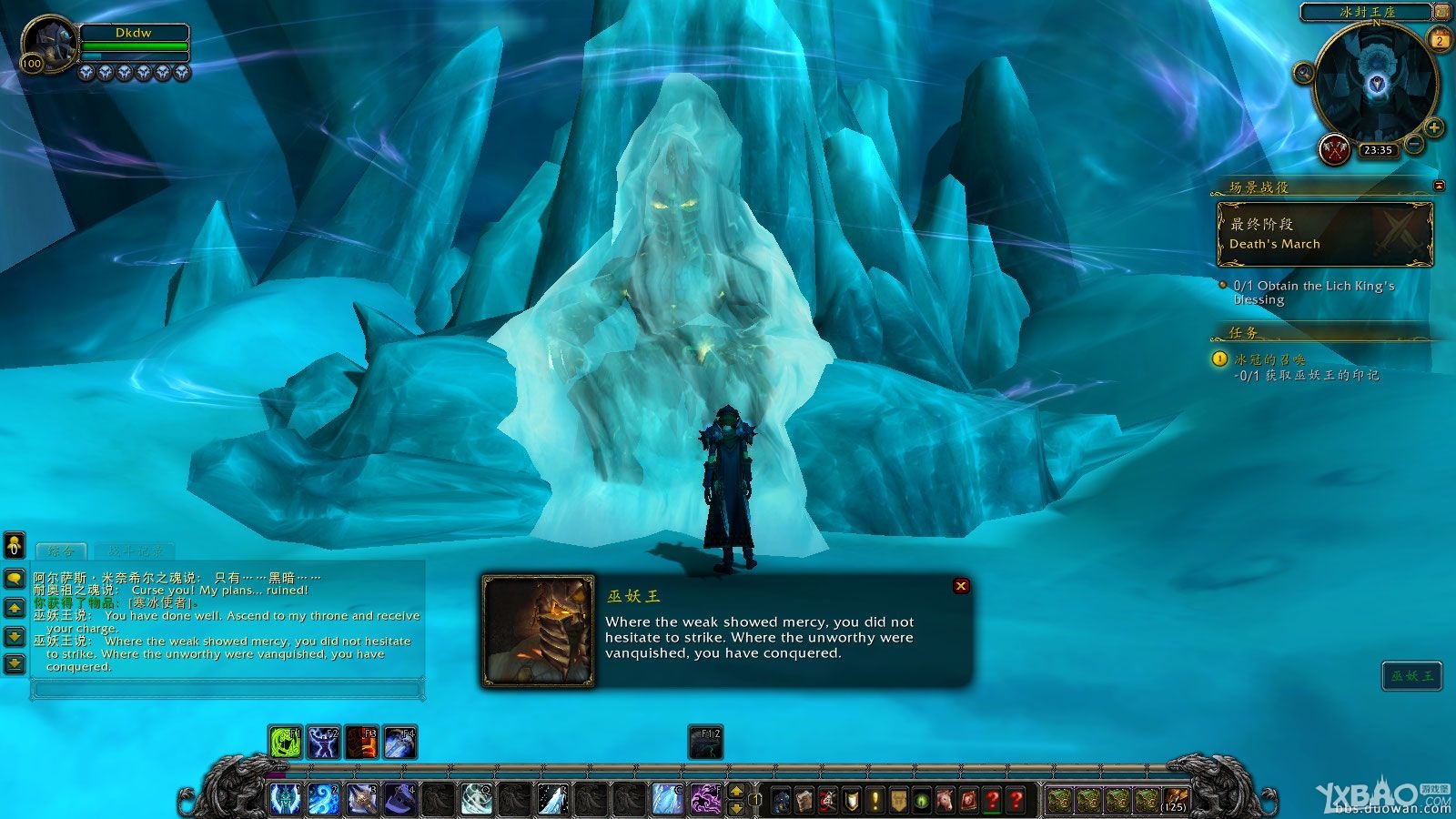This screenshot has width=1456, height=819.
Task: Close the Lich King dialogue popup
Action: click(x=961, y=586)
